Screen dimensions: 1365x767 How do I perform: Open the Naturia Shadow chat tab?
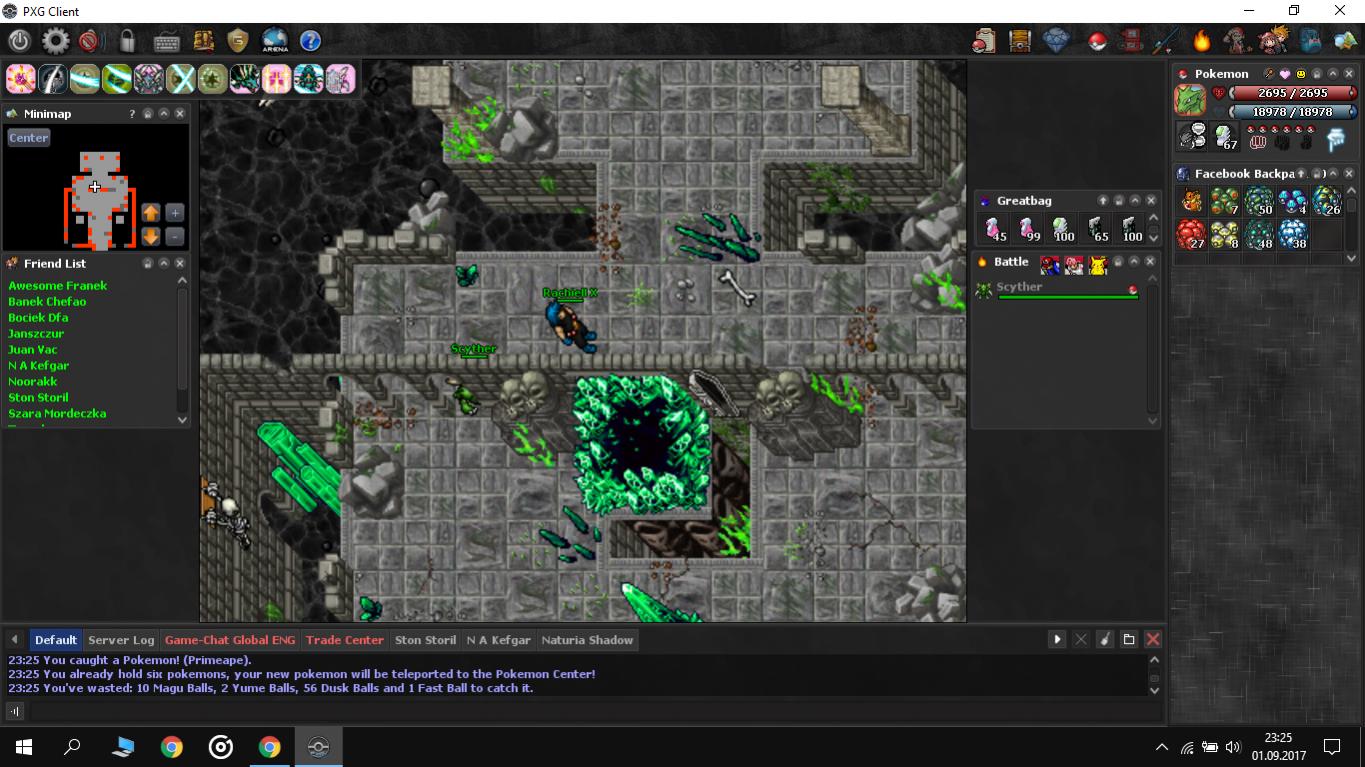[x=587, y=640]
